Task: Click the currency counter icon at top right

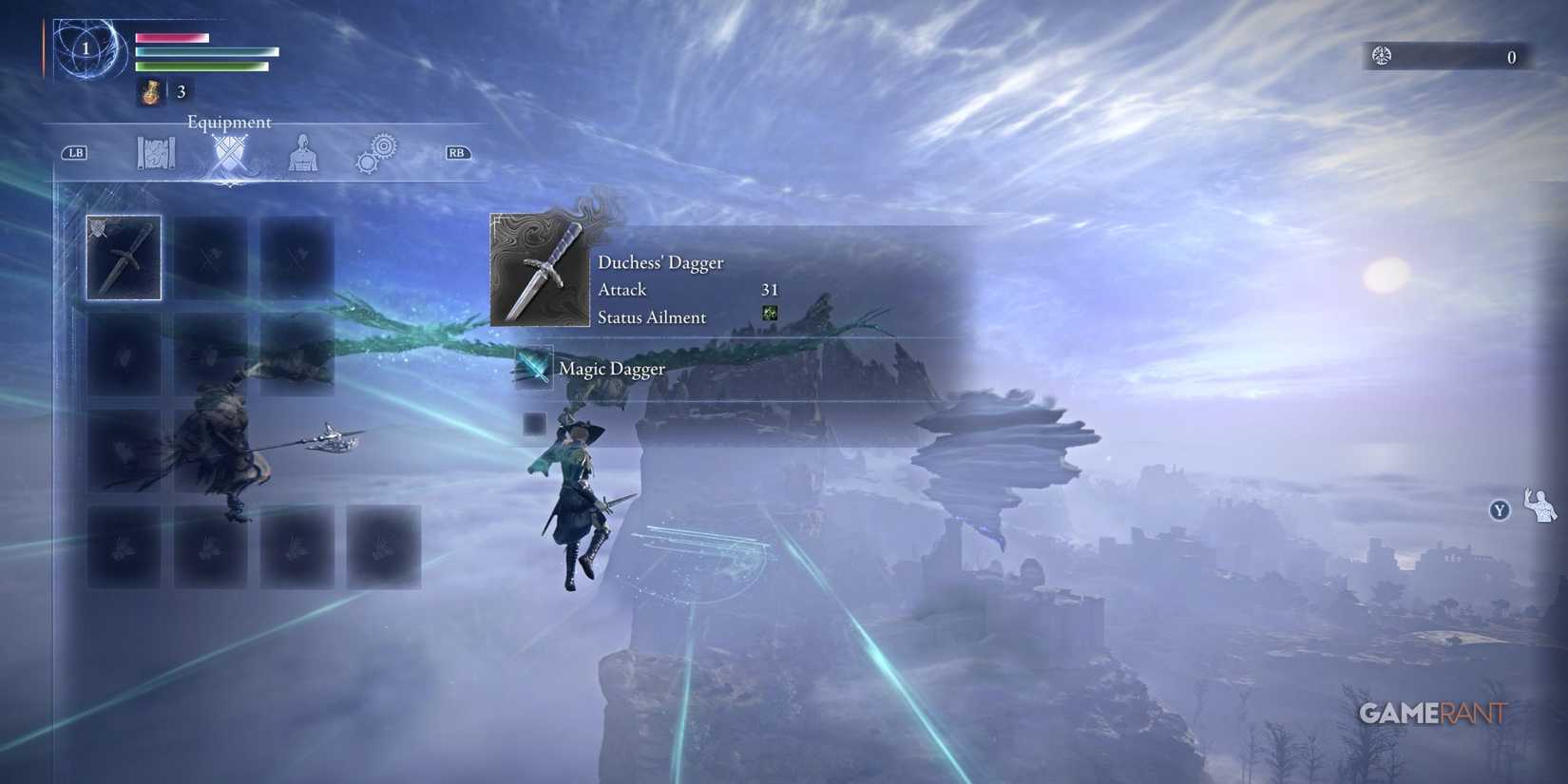Action: click(x=1383, y=56)
